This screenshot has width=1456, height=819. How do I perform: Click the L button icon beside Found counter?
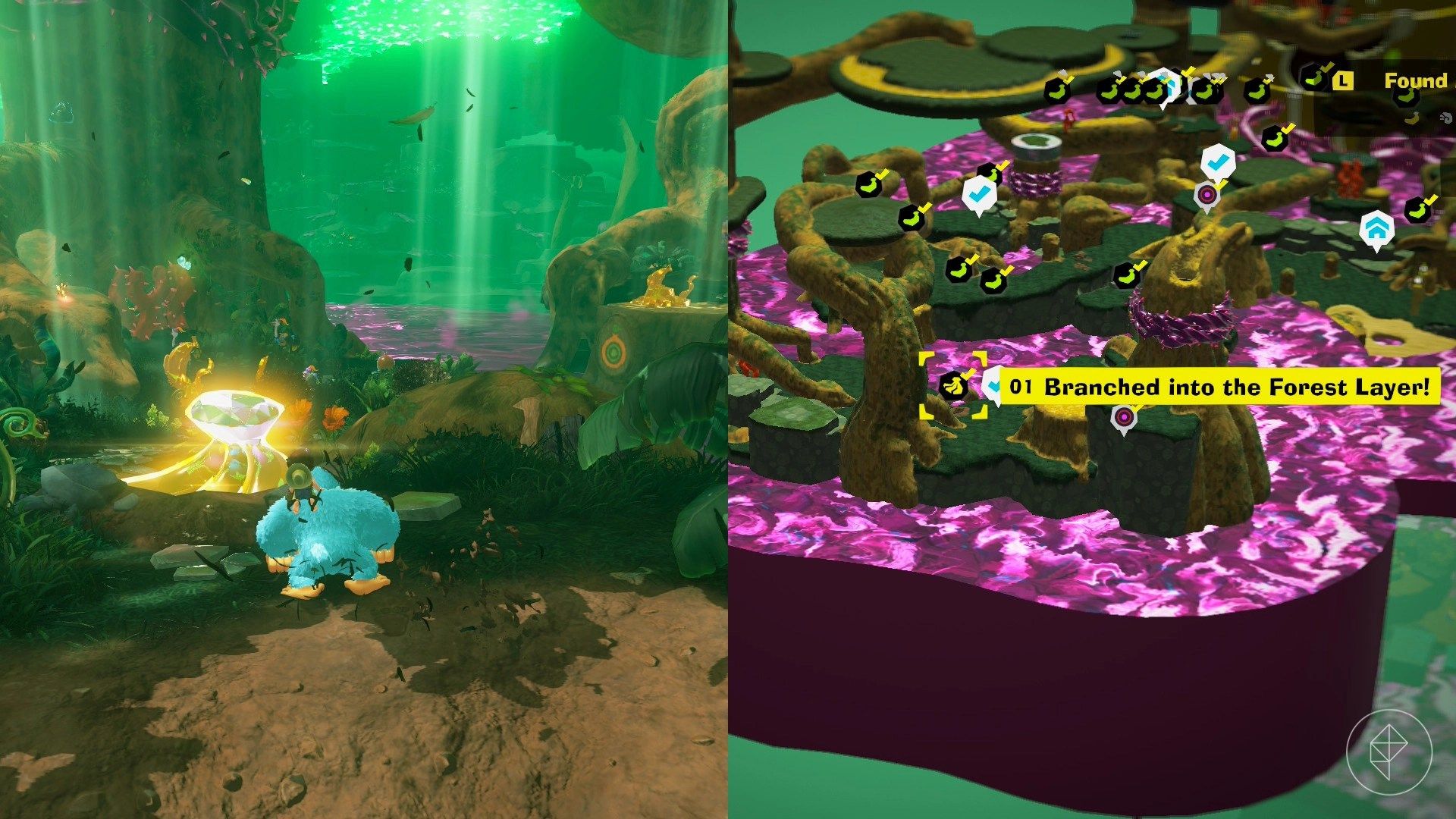1342,81
